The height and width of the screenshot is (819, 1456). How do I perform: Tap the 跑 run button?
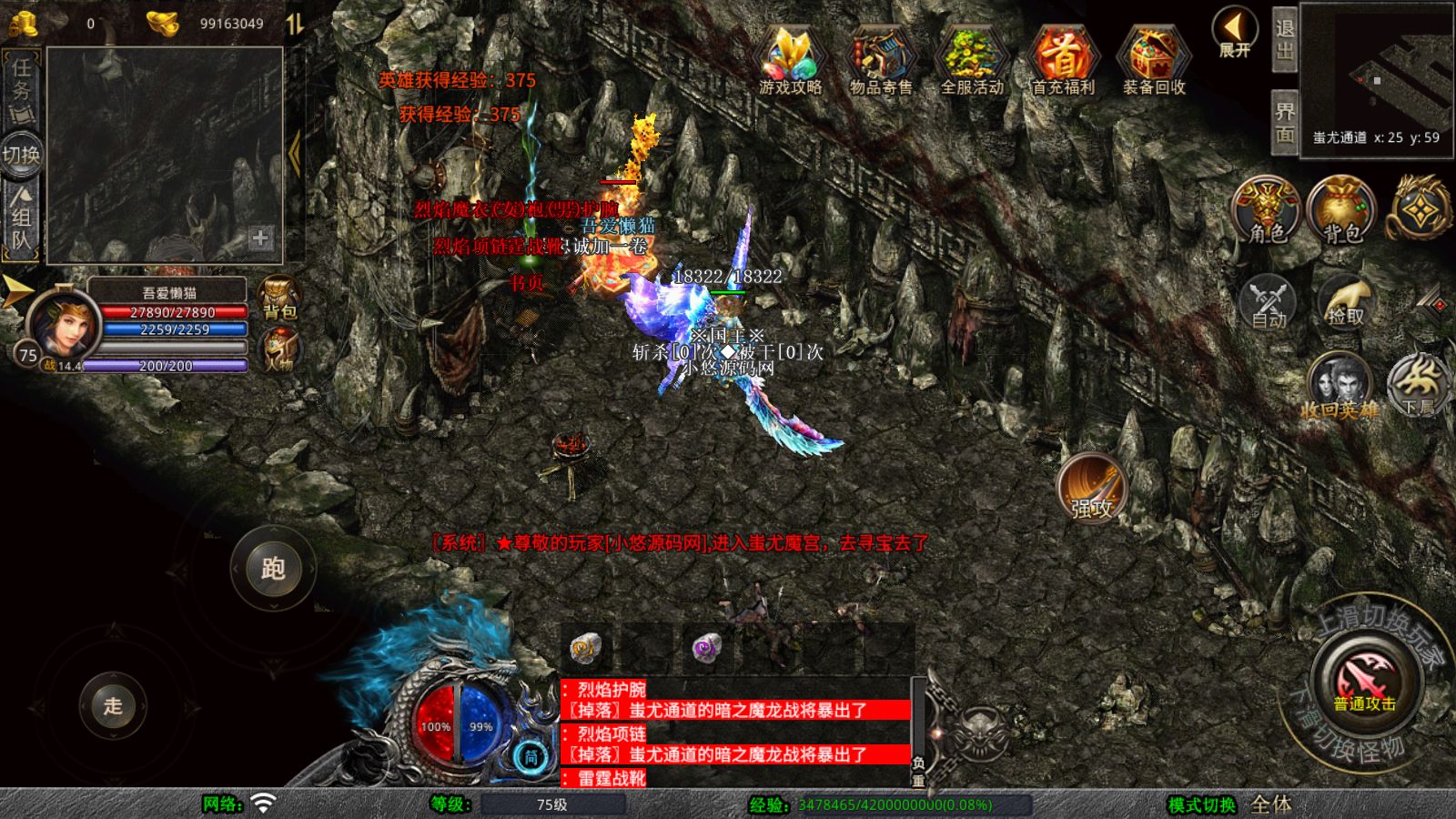[273, 569]
